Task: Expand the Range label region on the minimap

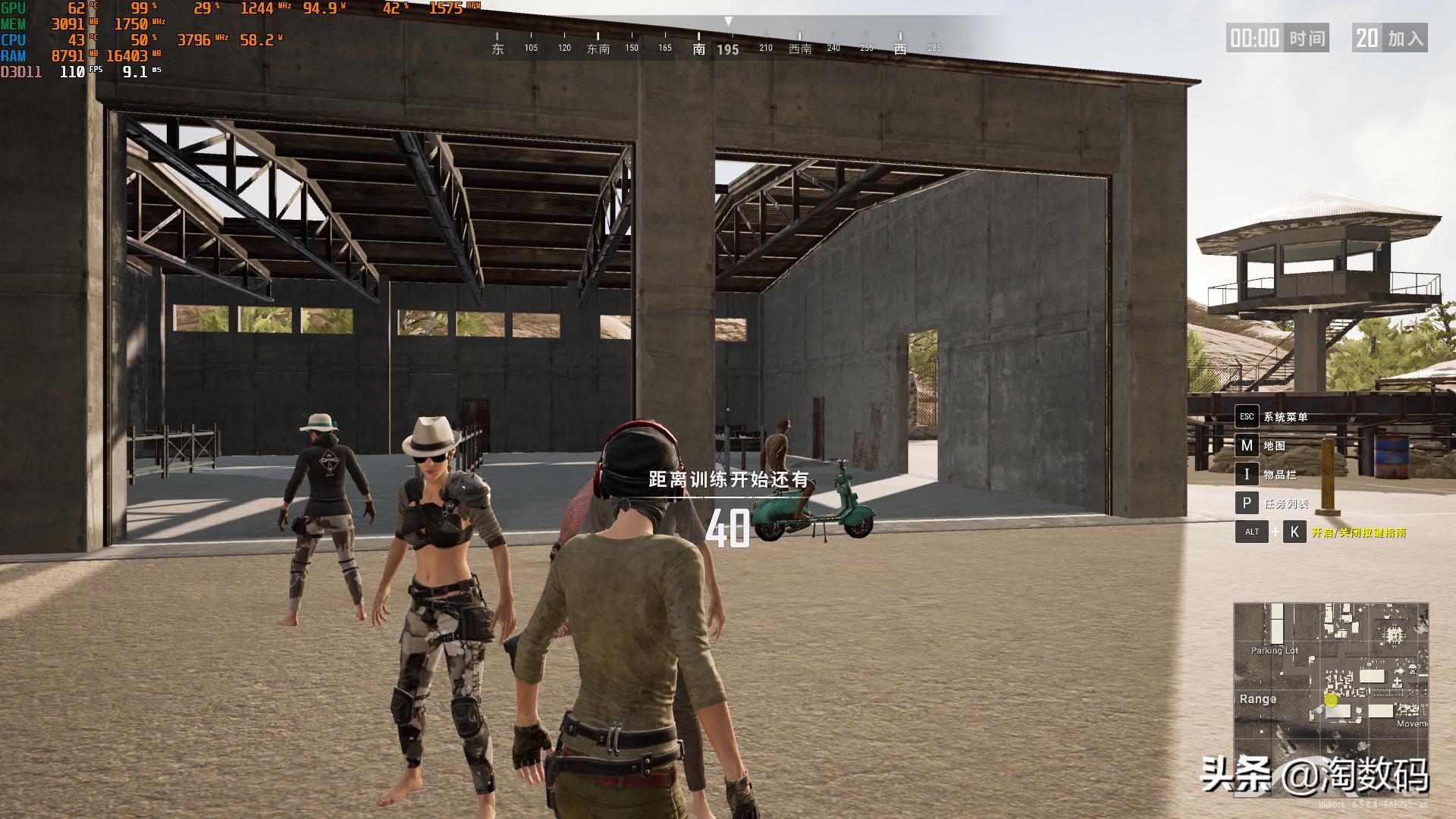Action: [x=1259, y=699]
